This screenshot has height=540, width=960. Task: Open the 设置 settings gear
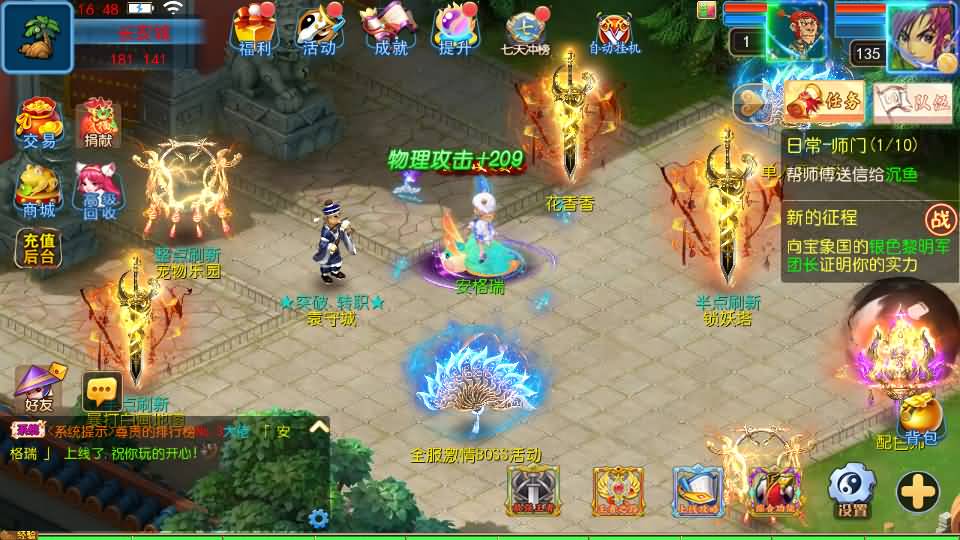point(852,490)
